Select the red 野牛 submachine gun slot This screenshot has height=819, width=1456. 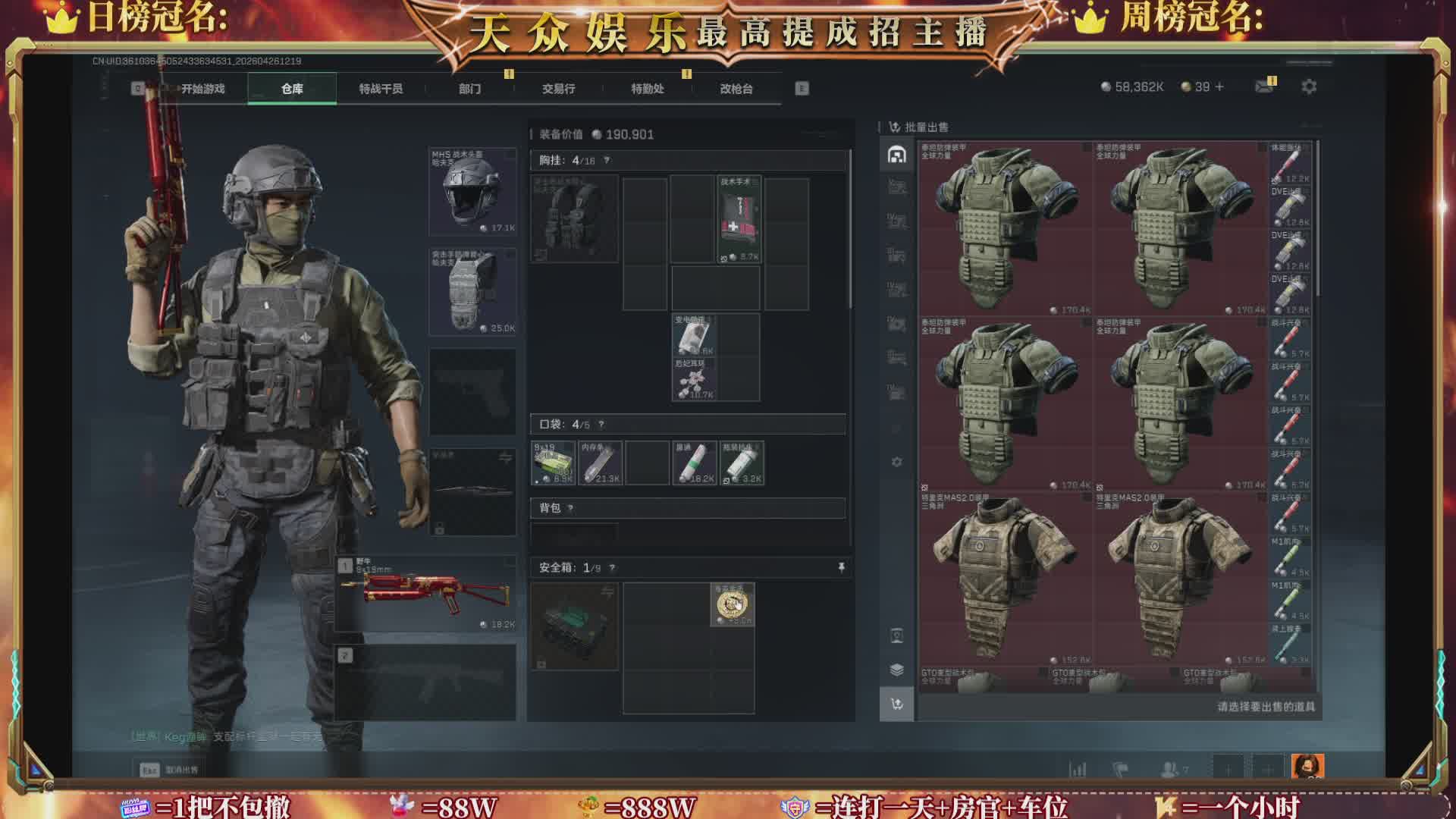point(426,594)
